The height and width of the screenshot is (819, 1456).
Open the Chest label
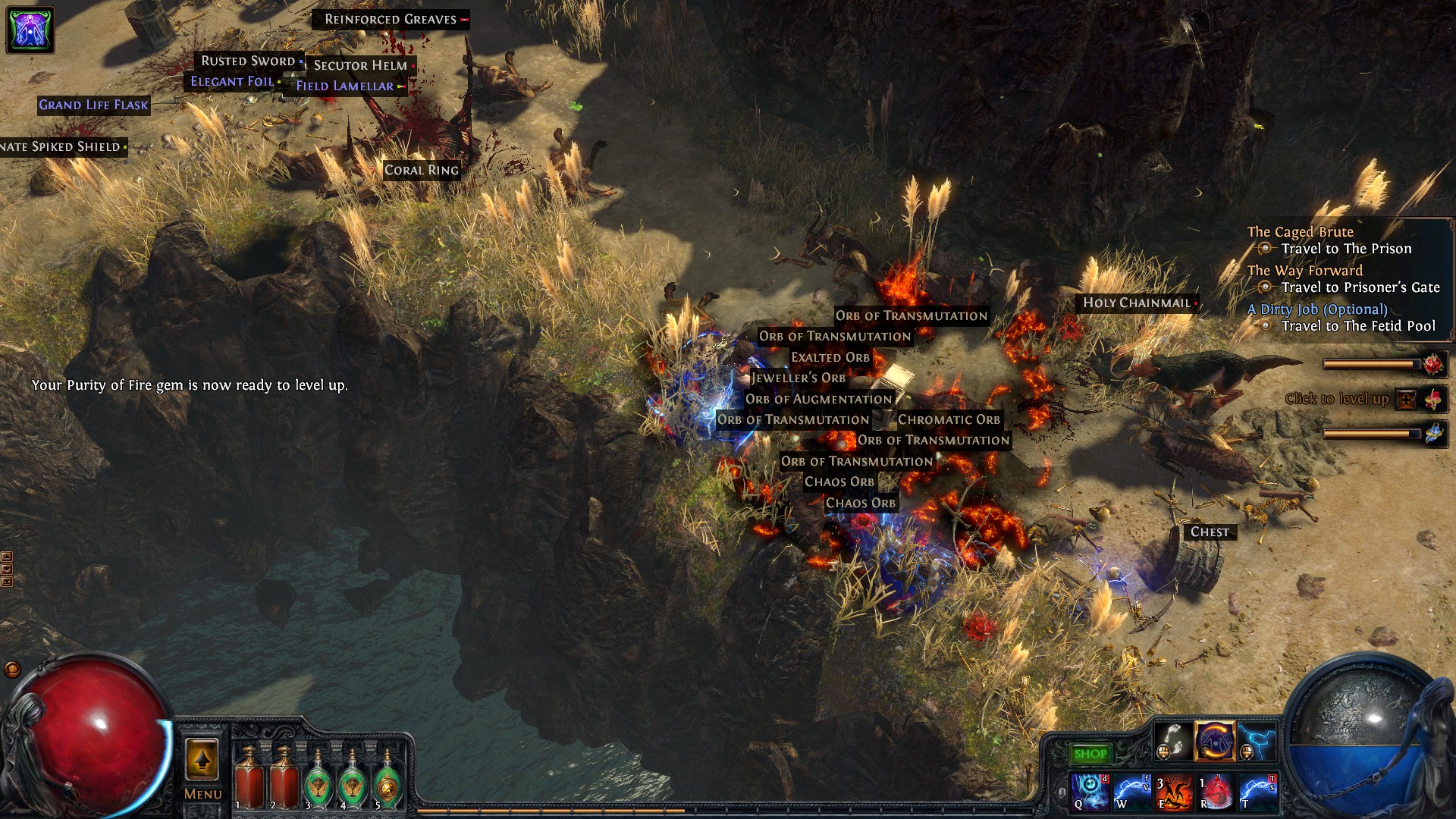click(1210, 532)
